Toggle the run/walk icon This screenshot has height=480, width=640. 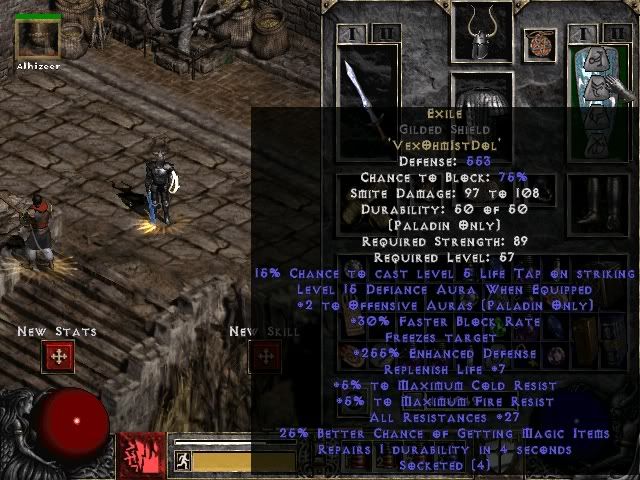pyautogui.click(x=183, y=461)
